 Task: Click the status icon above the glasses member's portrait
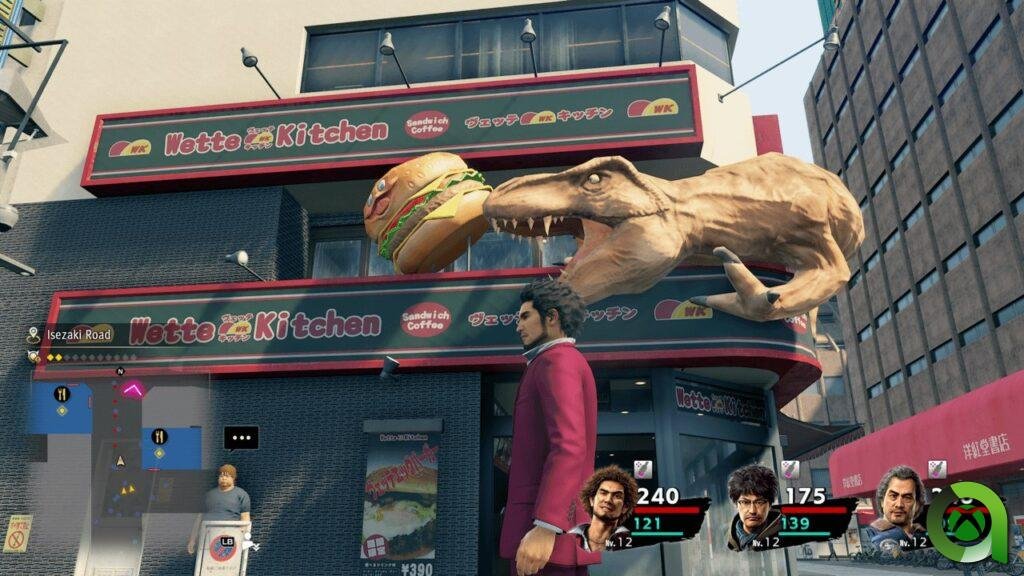[x=790, y=469]
